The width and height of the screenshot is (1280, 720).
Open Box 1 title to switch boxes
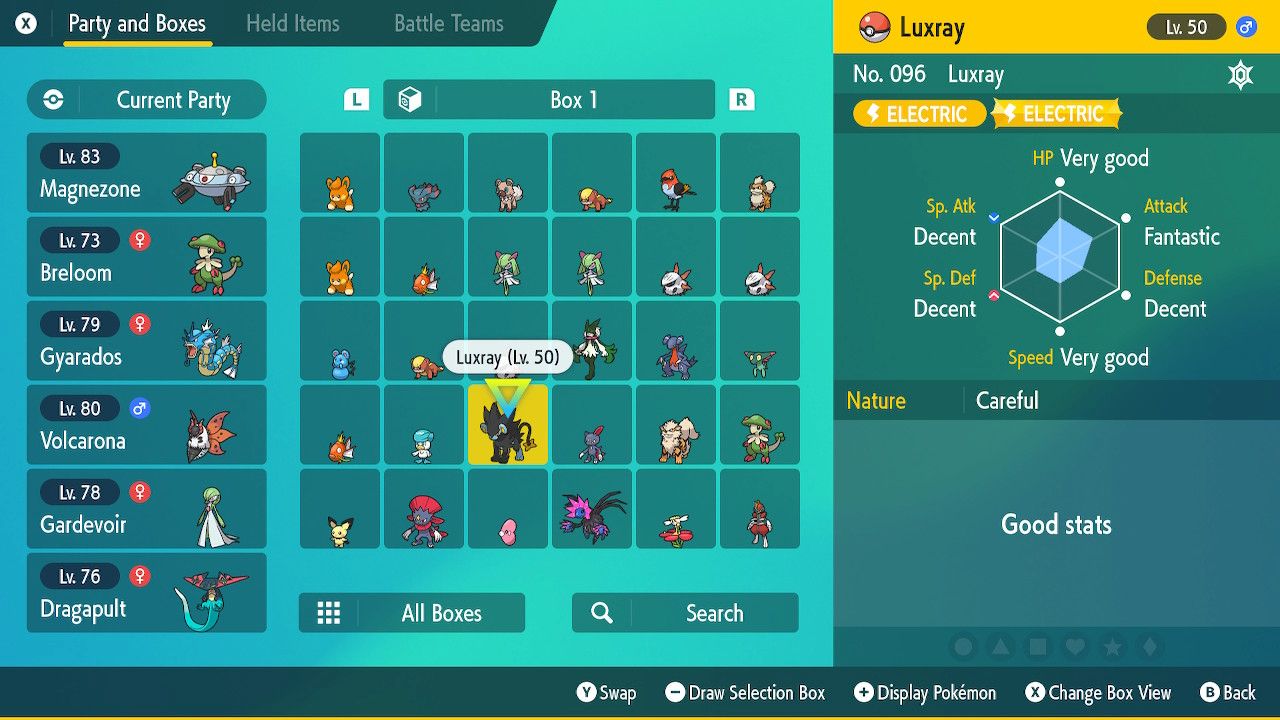573,99
